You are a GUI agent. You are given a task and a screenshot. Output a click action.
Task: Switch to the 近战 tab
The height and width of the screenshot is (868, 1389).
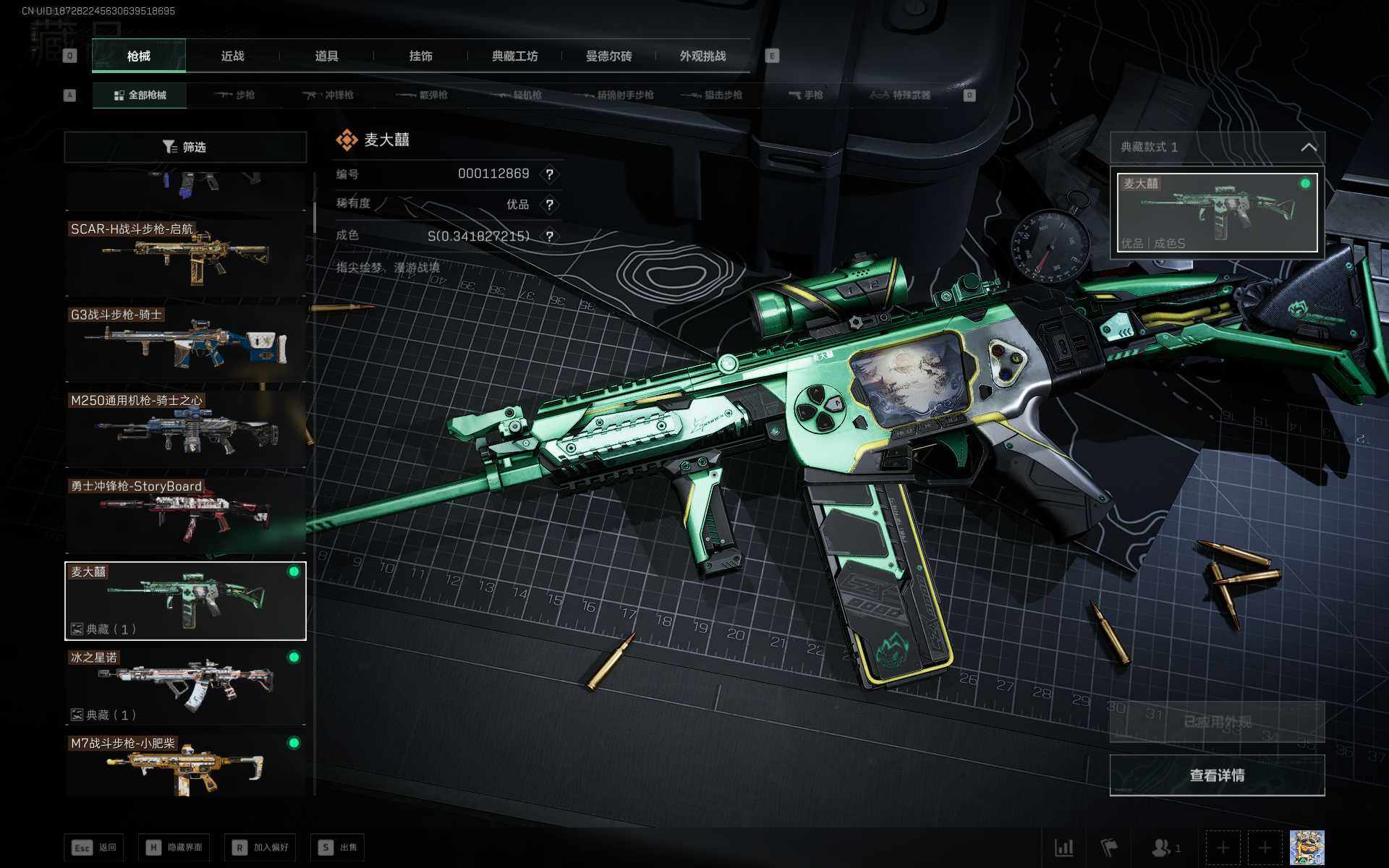click(x=232, y=56)
